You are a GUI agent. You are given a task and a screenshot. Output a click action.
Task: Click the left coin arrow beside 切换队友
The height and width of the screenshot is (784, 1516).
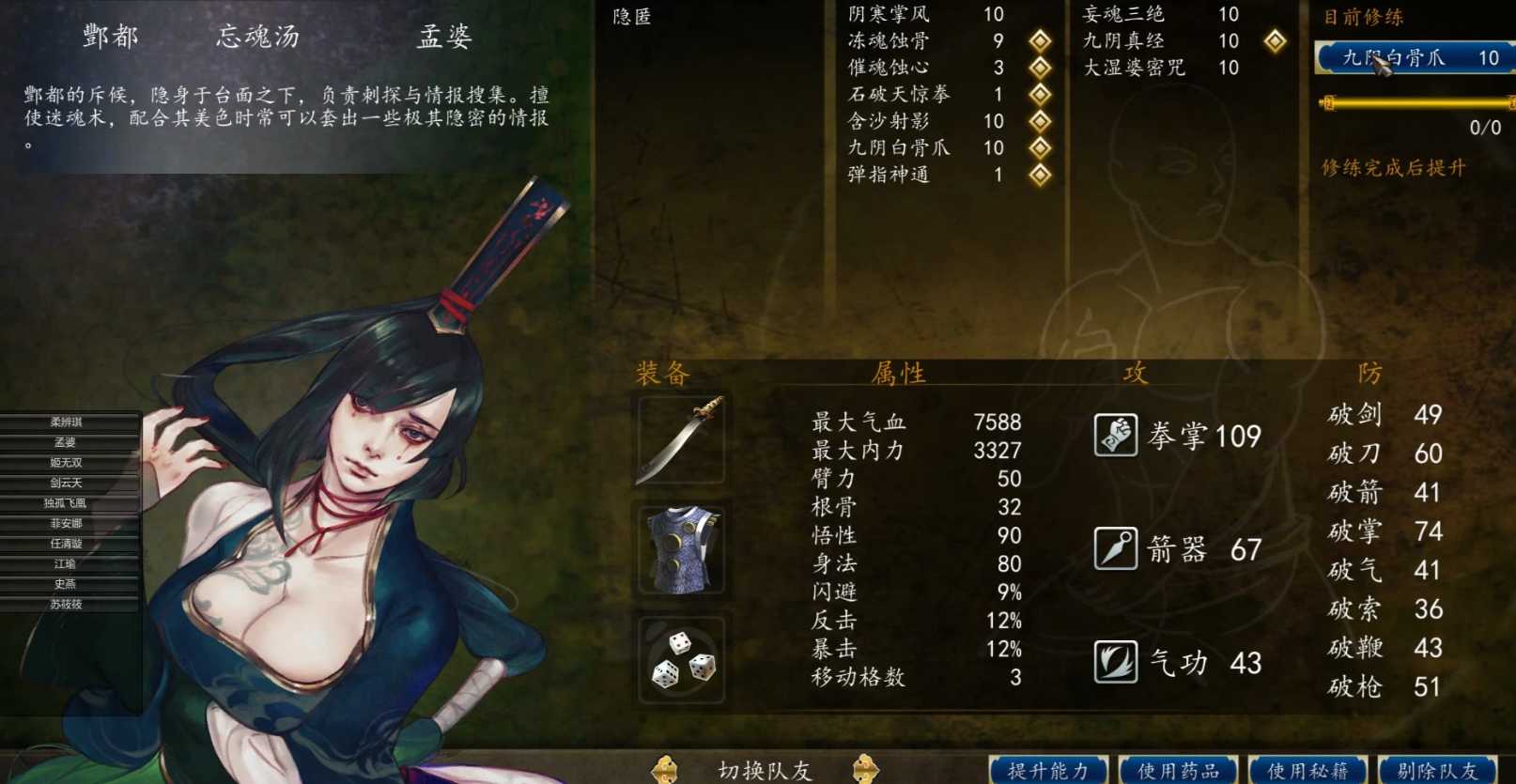668,769
